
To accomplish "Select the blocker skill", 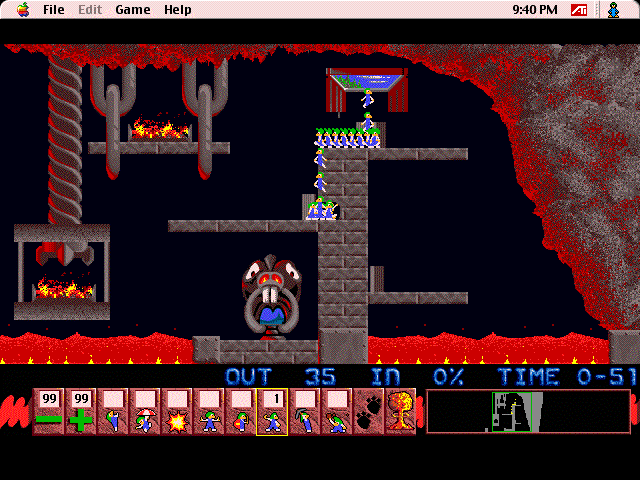I will click(x=208, y=412).
